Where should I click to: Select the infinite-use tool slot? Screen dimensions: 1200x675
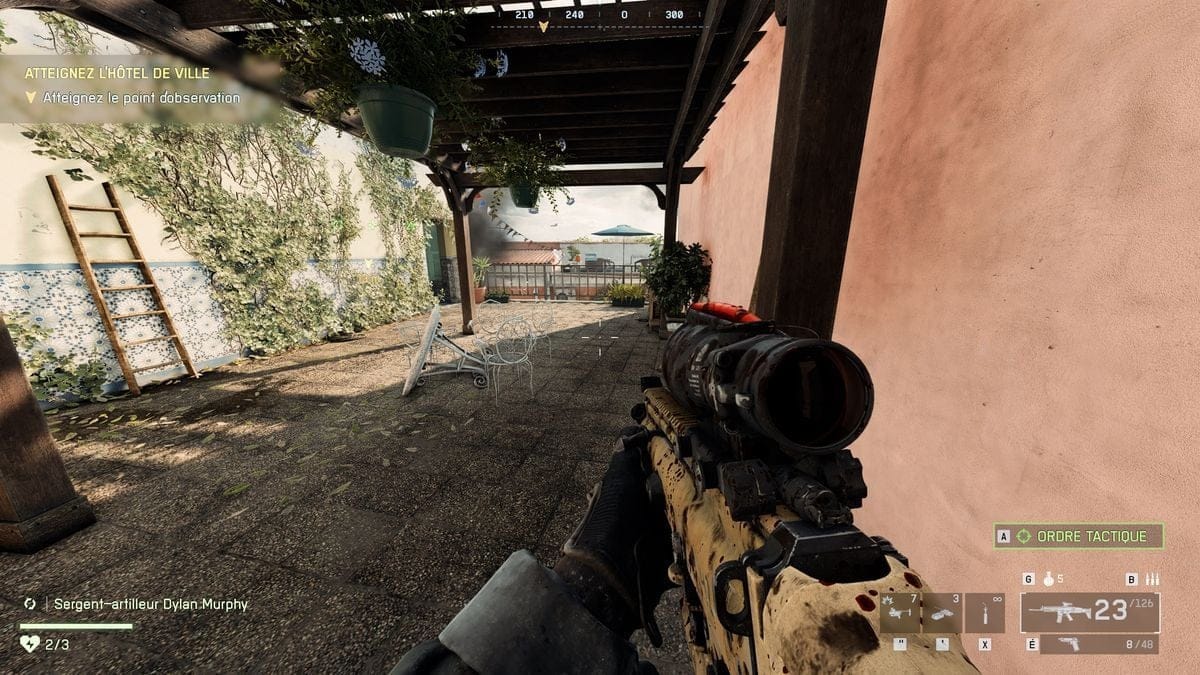pyautogui.click(x=984, y=612)
